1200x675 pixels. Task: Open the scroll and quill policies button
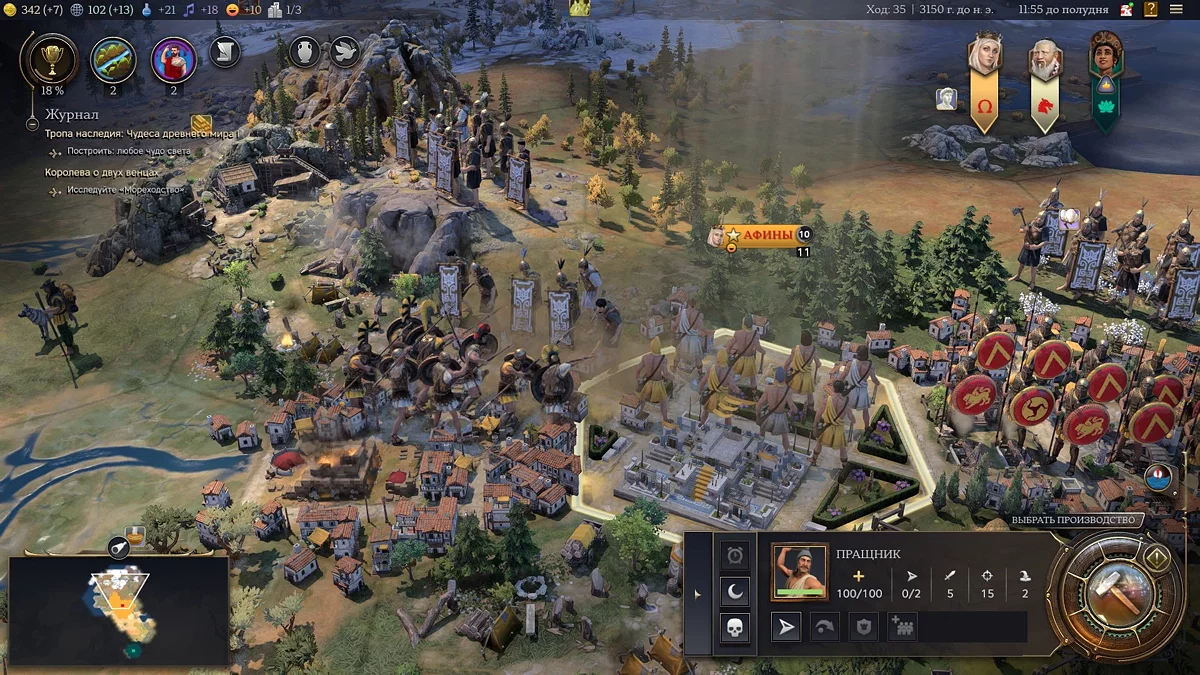pos(225,50)
